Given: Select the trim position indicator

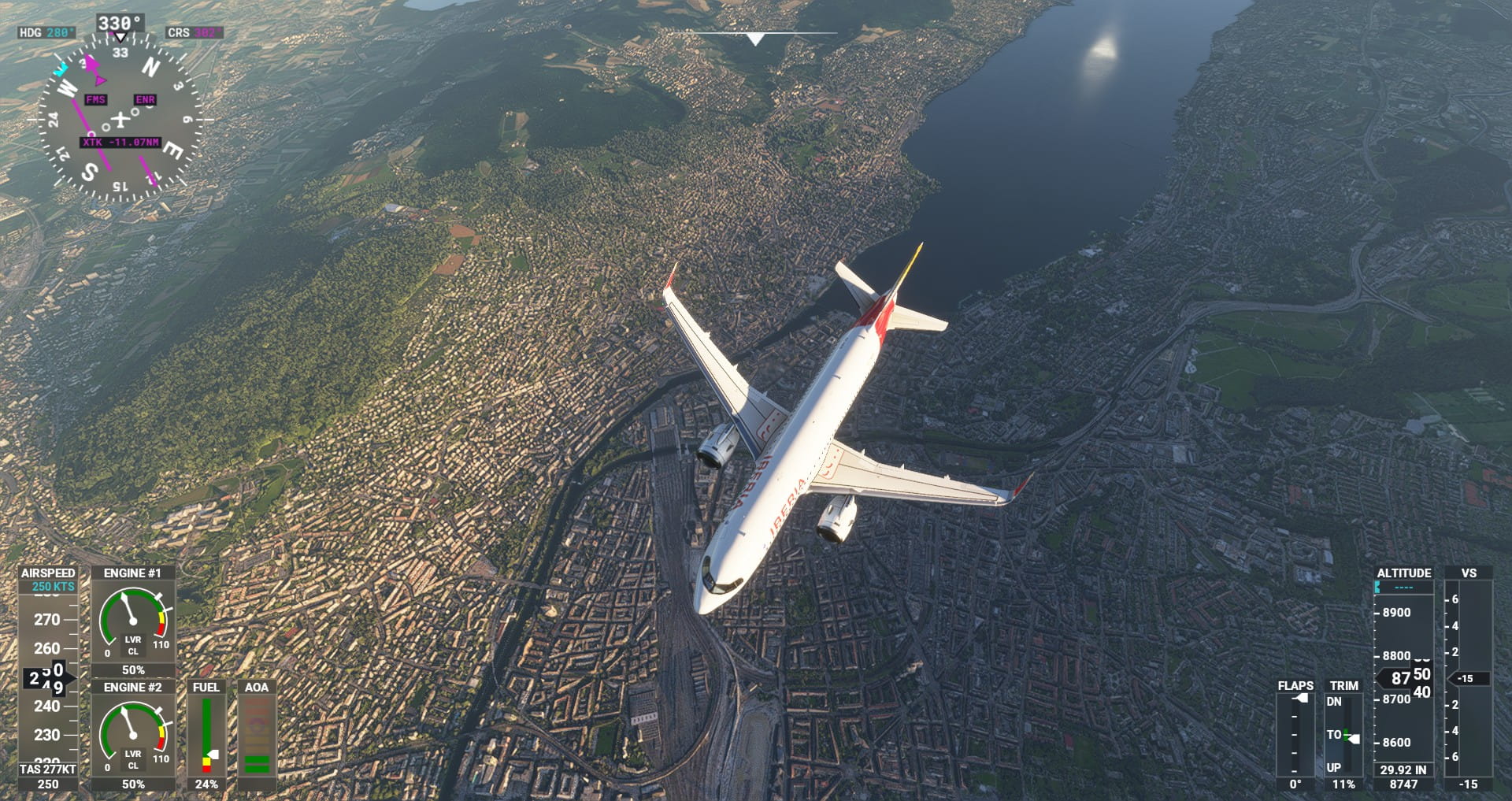Looking at the screenshot, I should tap(1343, 734).
